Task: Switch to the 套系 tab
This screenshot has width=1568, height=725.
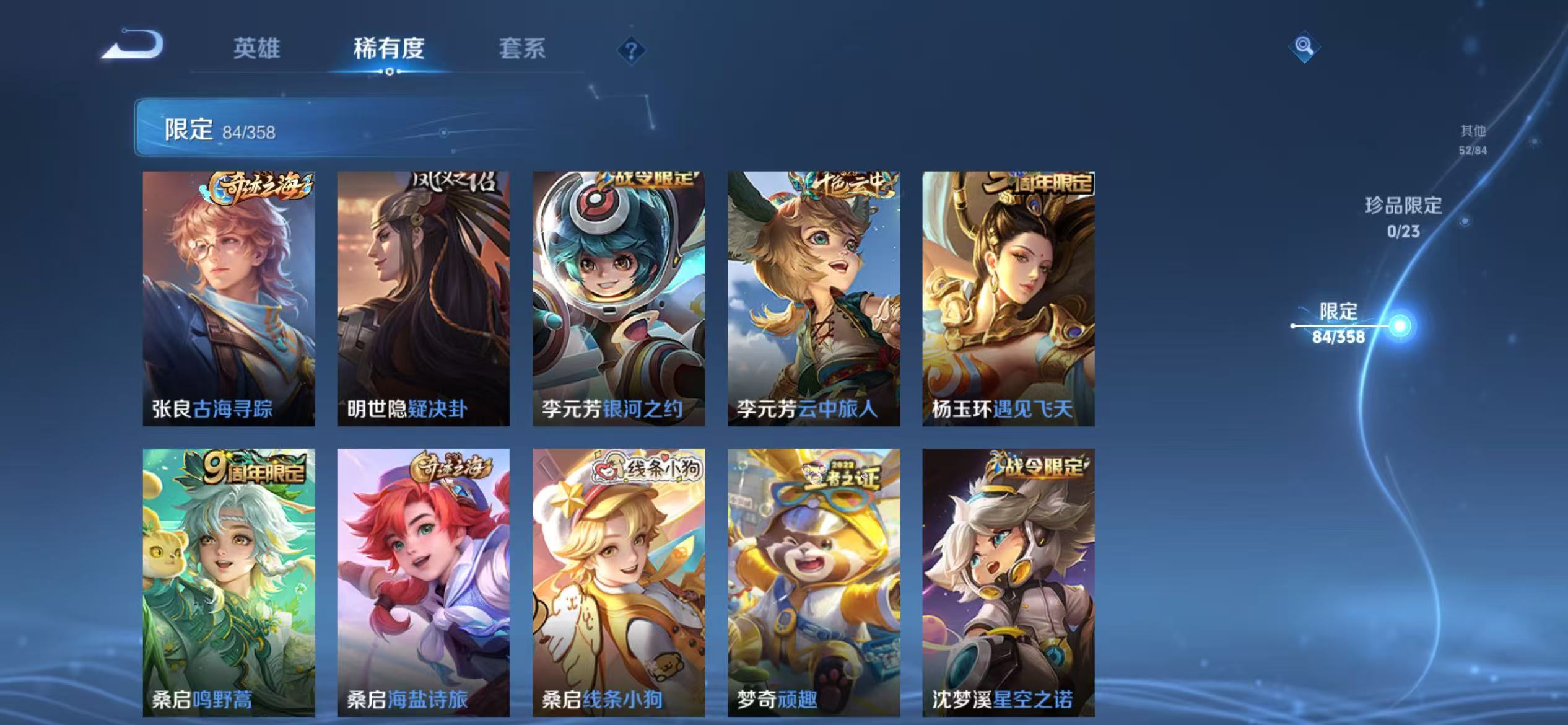Action: point(521,51)
